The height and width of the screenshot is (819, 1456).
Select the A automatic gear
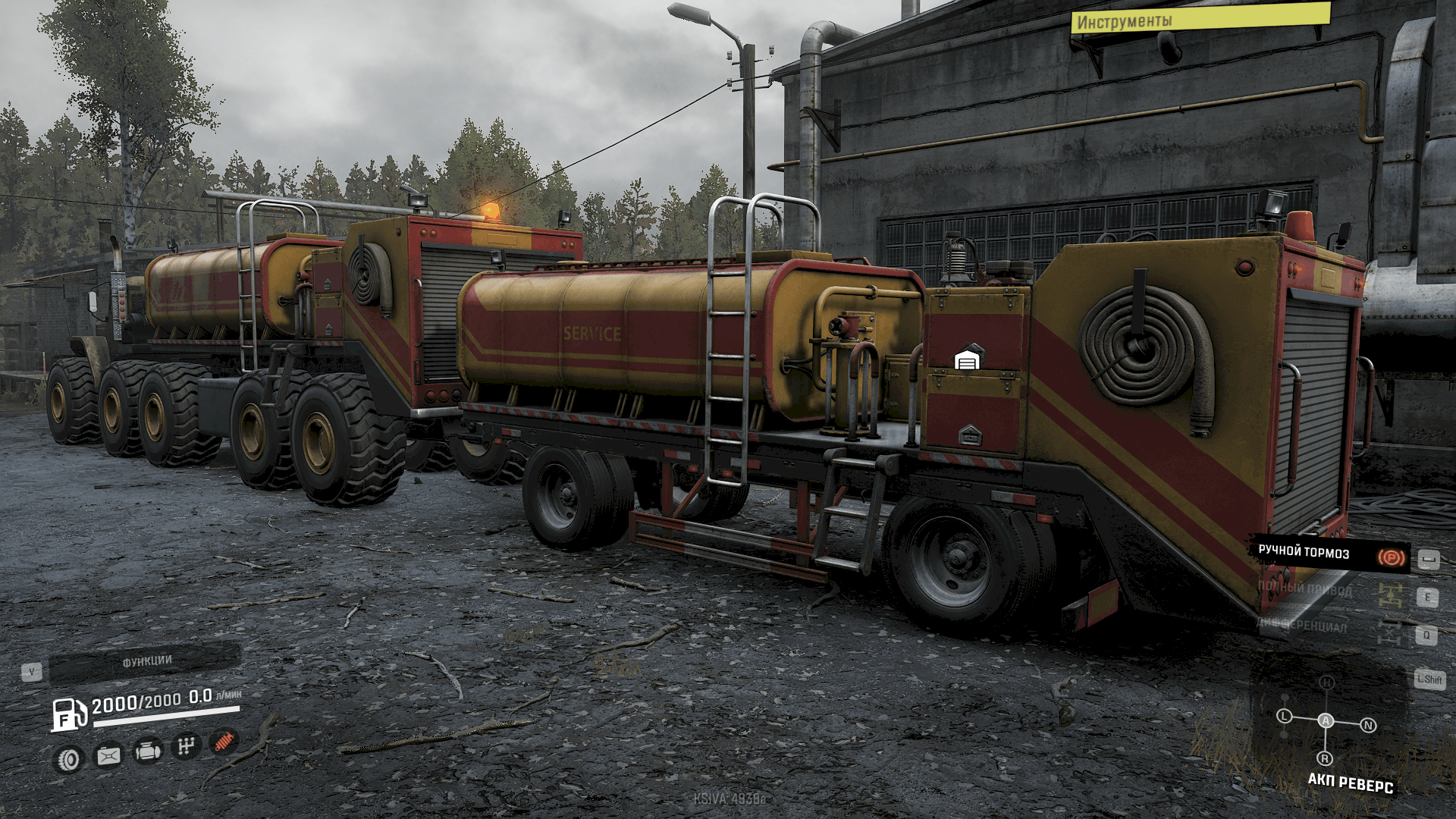pos(1326,720)
